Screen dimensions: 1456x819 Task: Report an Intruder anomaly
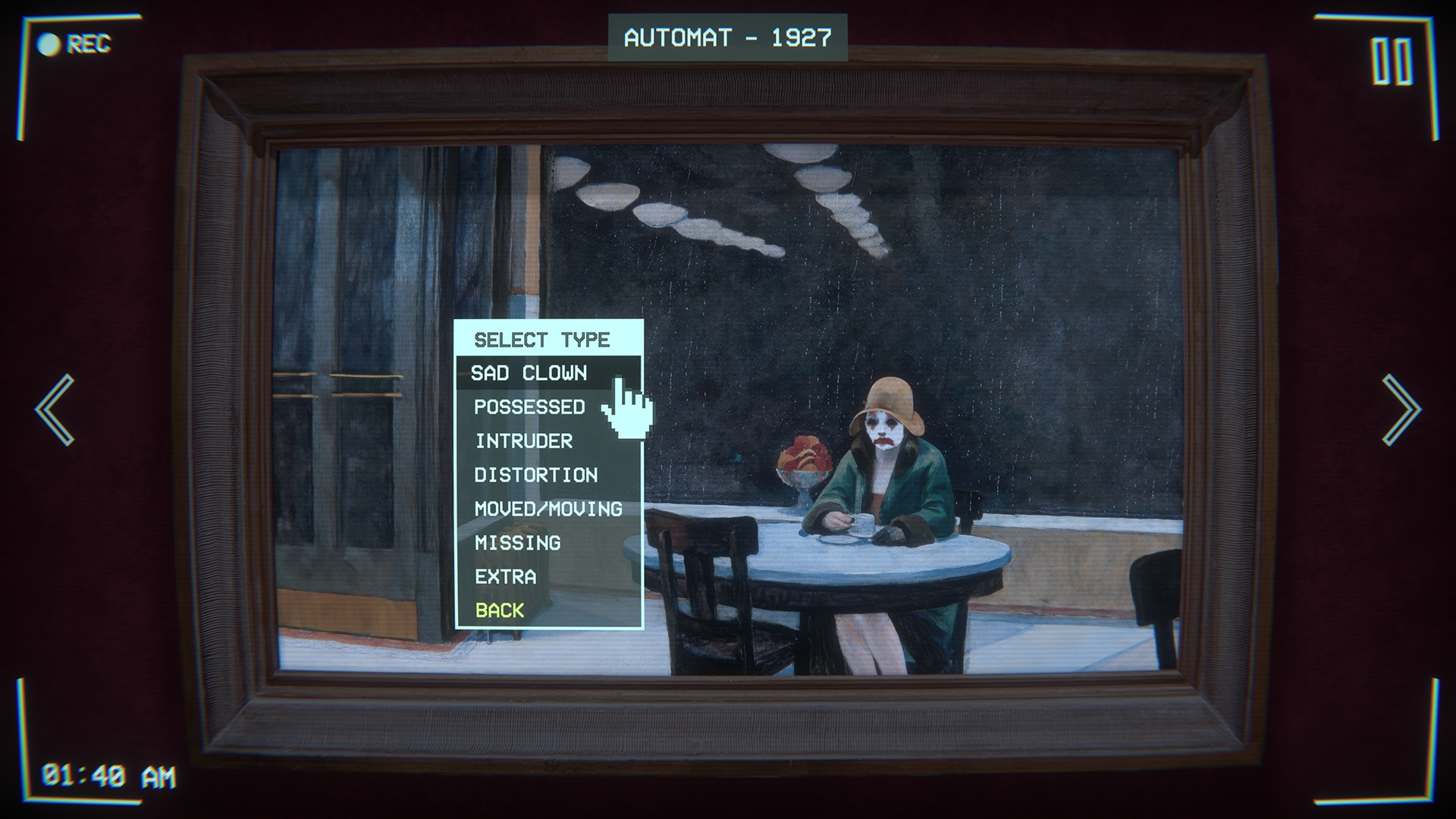[524, 441]
